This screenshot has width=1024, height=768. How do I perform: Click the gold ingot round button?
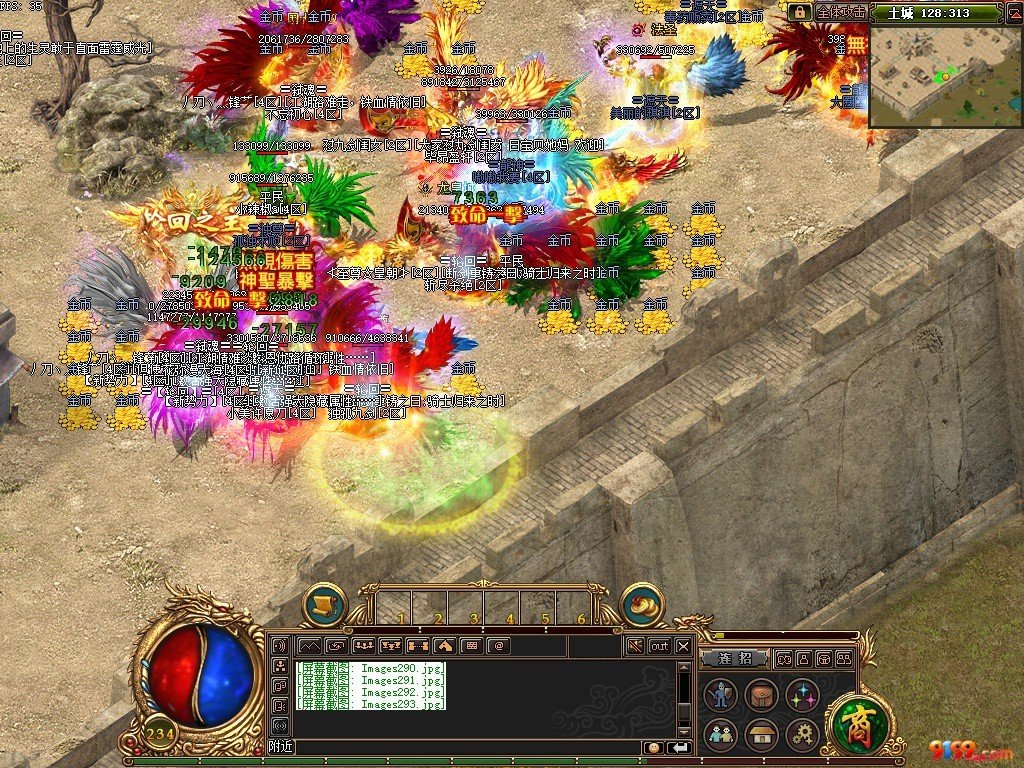642,604
